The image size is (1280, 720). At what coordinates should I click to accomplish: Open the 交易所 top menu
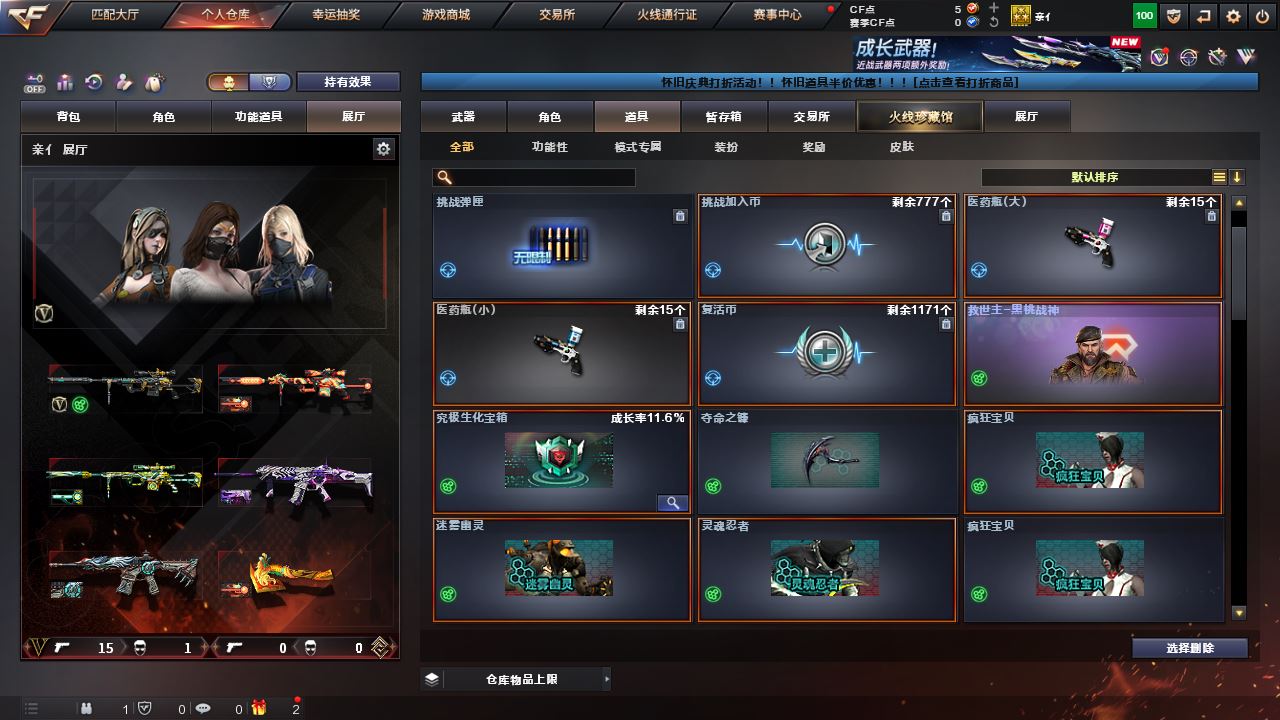coord(558,15)
